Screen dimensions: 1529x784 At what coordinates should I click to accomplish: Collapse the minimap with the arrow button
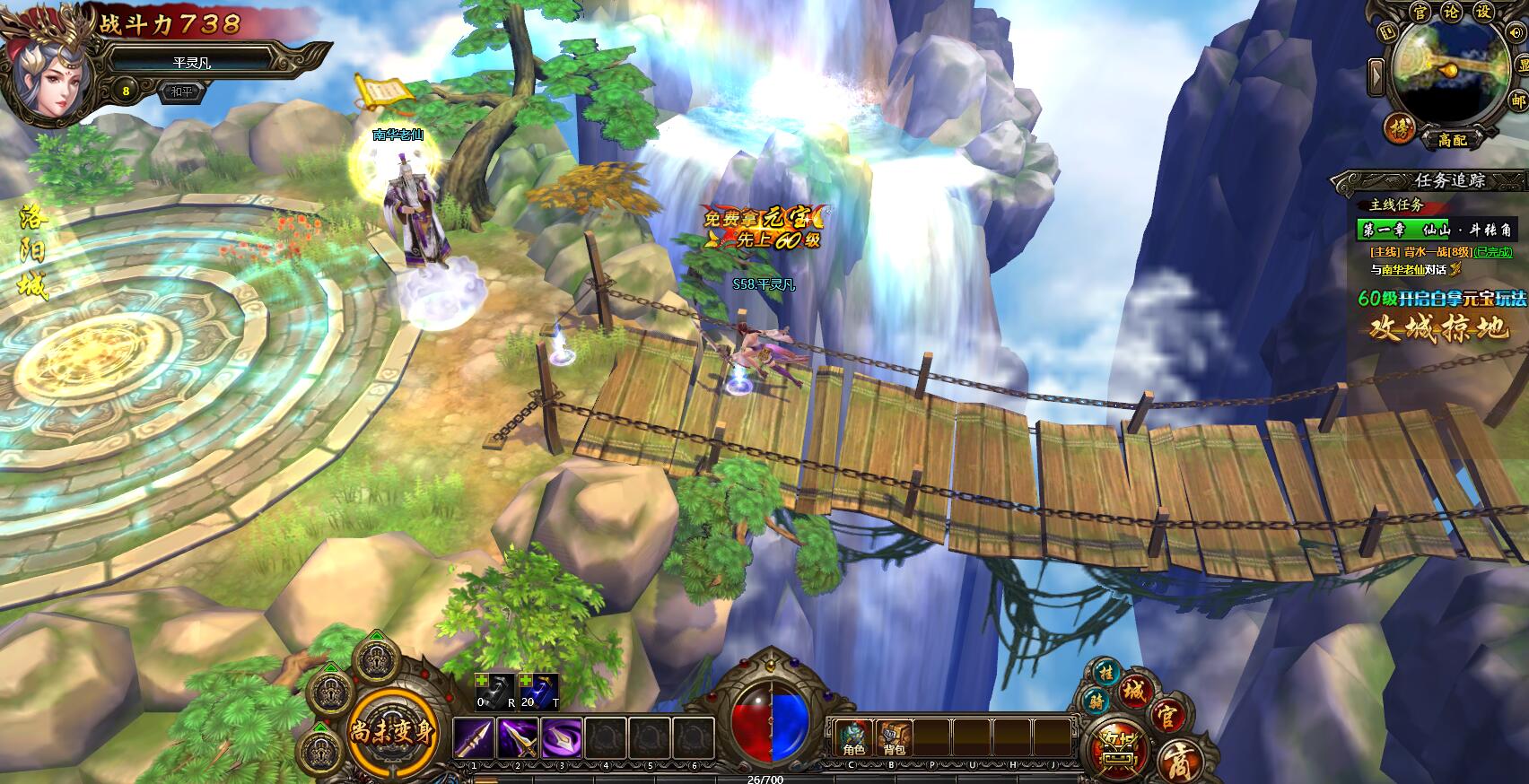[1377, 76]
